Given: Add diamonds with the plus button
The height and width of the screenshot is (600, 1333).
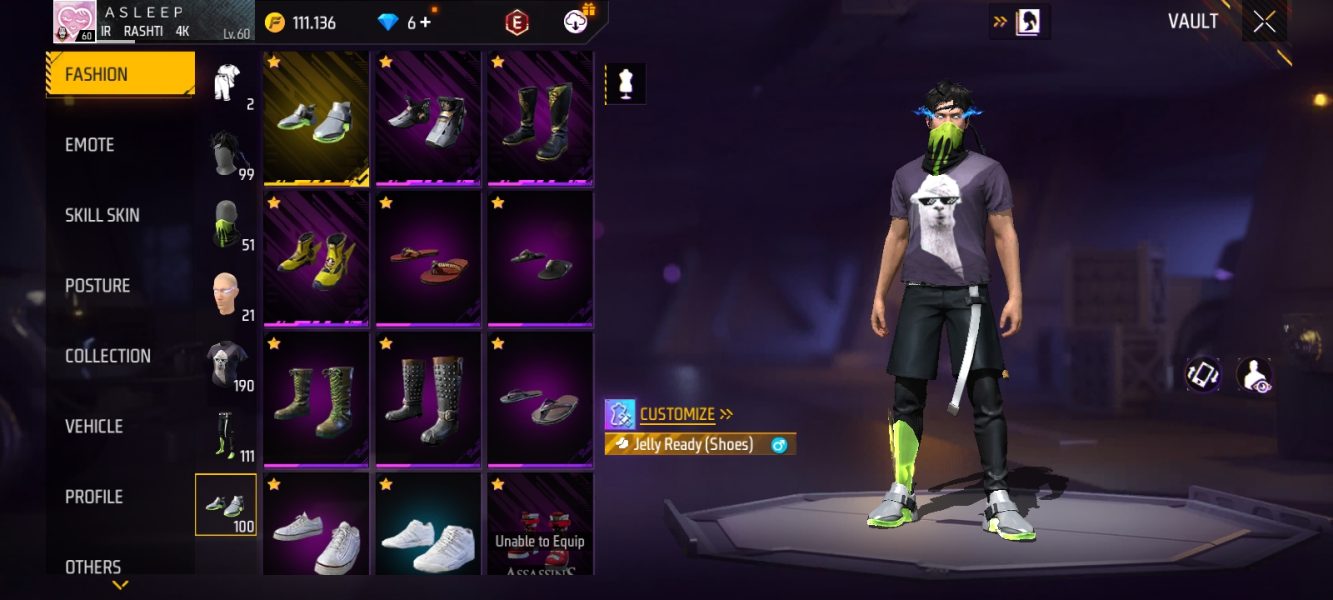Looking at the screenshot, I should tap(426, 22).
